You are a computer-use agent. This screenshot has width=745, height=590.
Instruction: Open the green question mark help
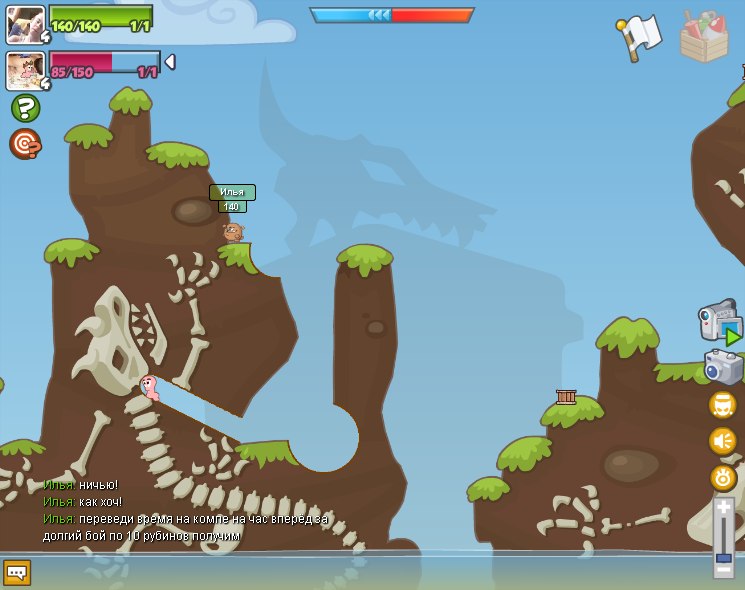coord(25,108)
